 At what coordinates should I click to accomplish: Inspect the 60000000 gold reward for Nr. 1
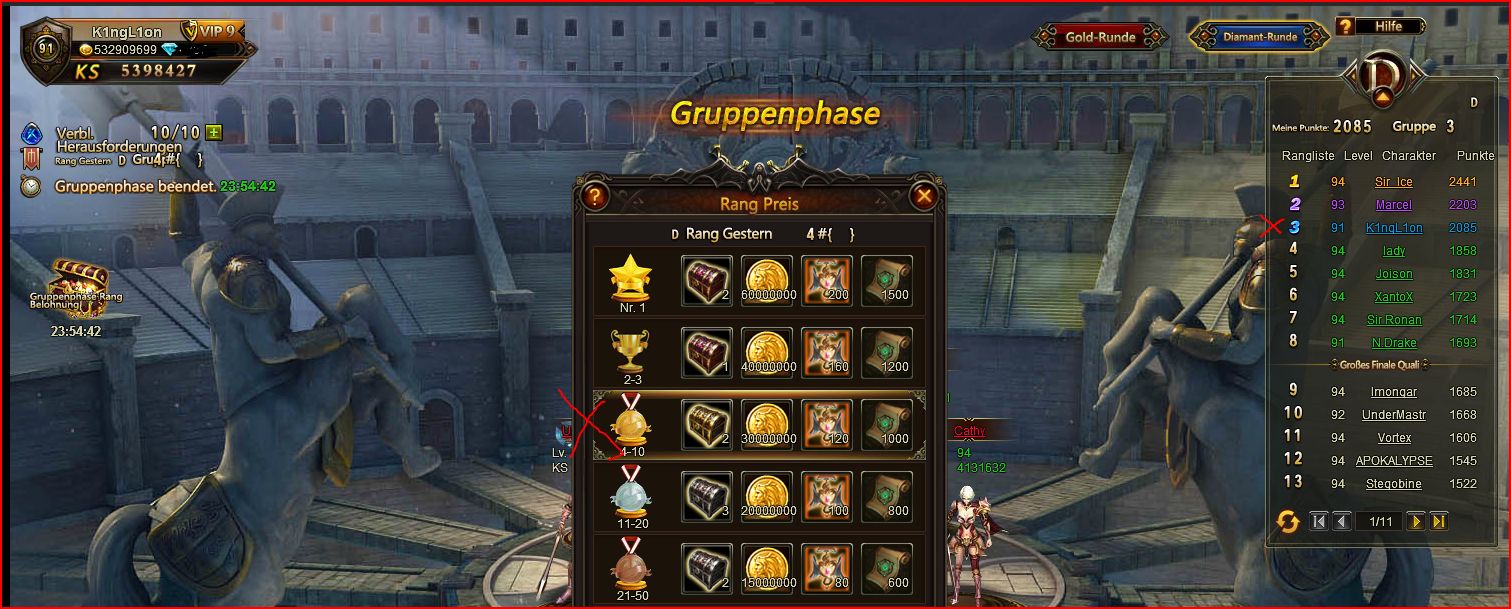(x=767, y=282)
